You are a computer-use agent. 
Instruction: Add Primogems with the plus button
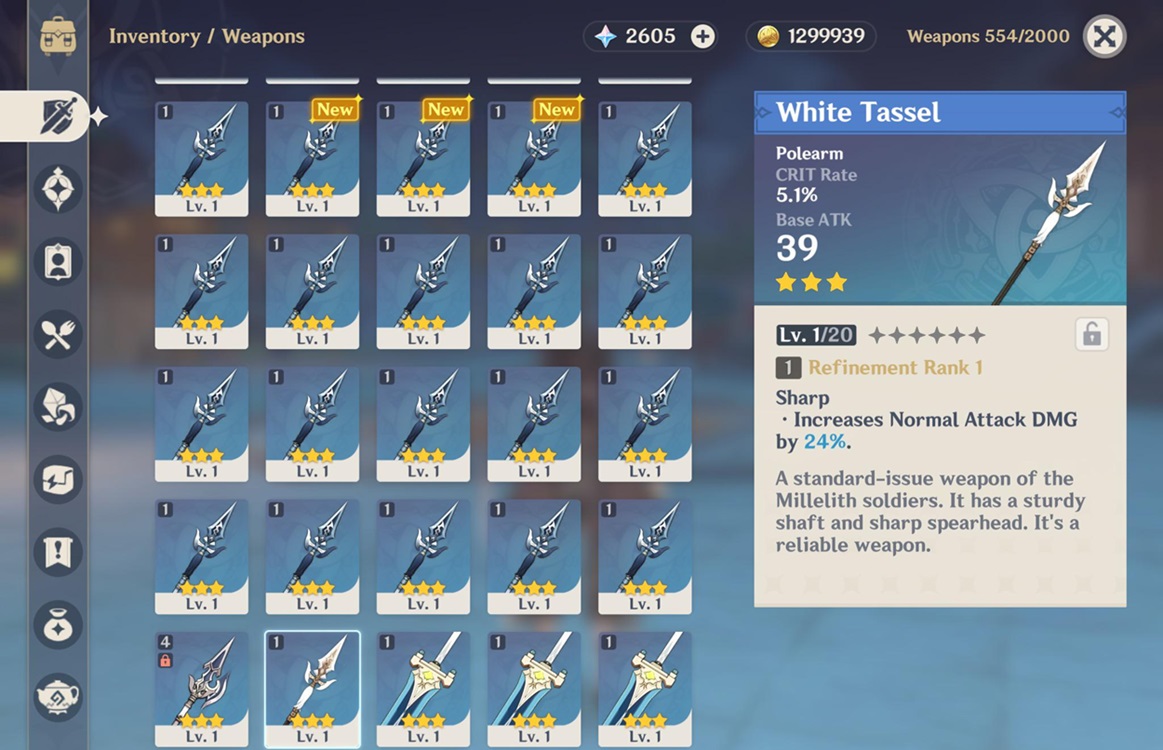pos(703,37)
